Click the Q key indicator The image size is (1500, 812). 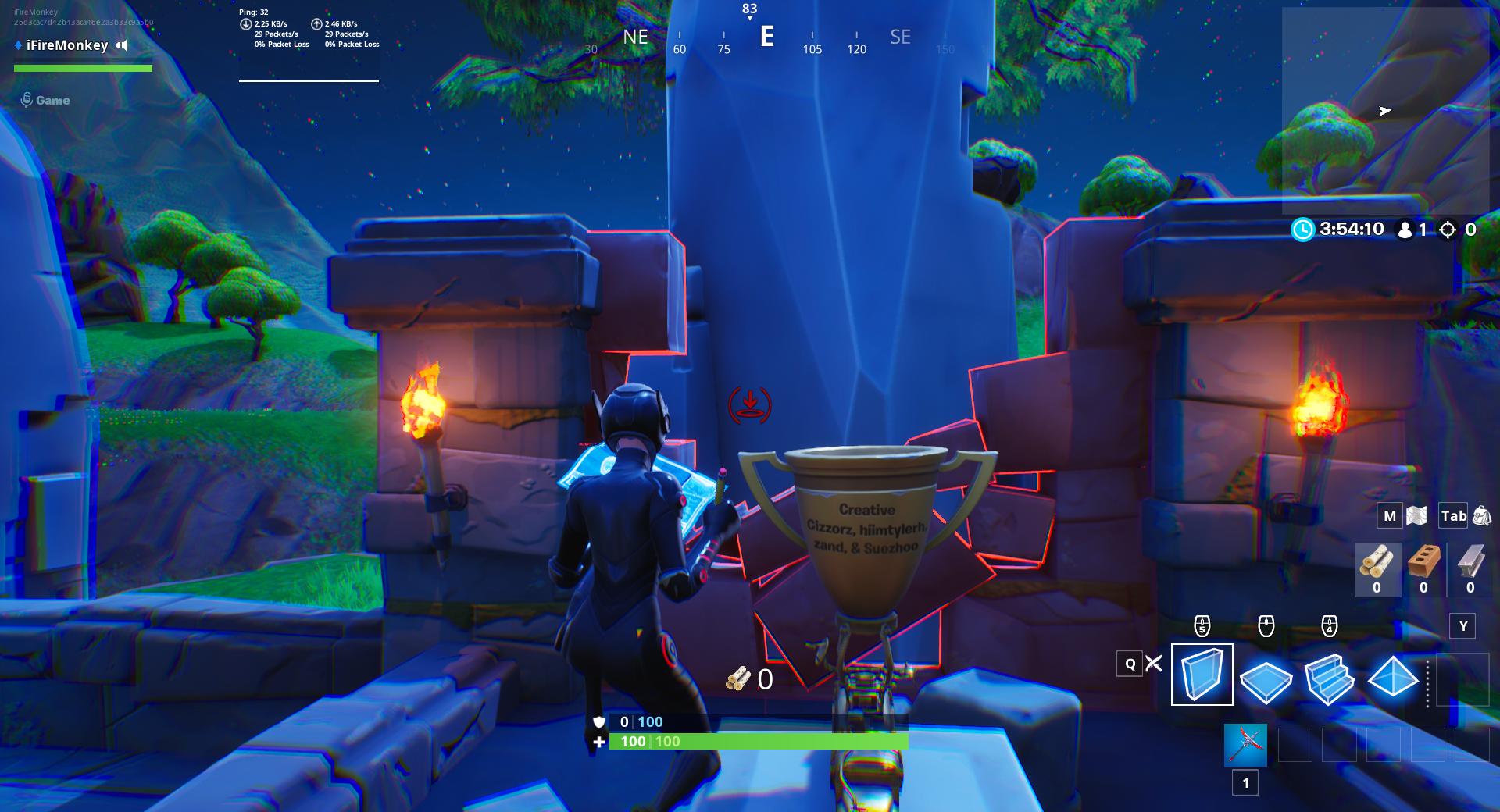point(1128,663)
